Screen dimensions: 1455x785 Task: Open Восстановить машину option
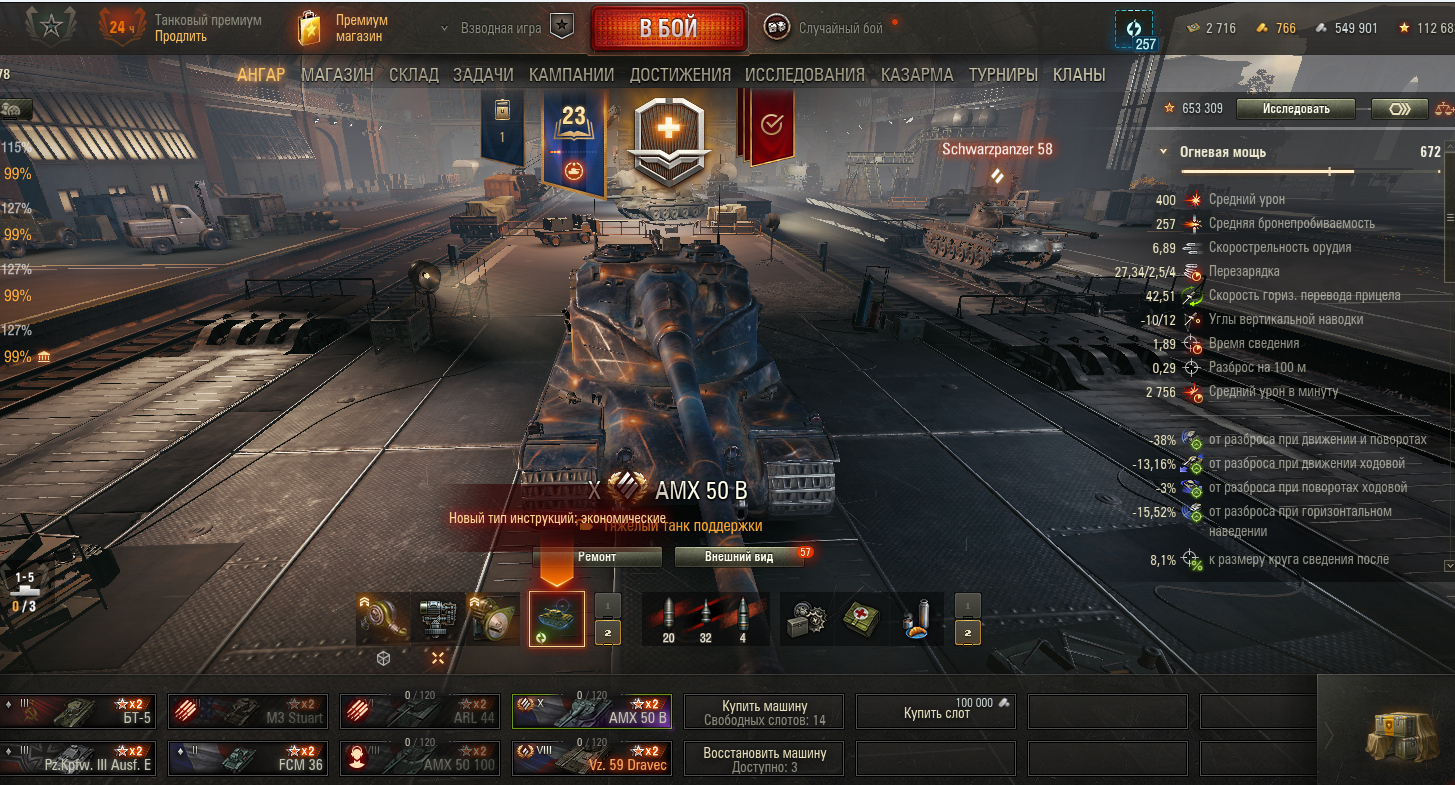[763, 759]
